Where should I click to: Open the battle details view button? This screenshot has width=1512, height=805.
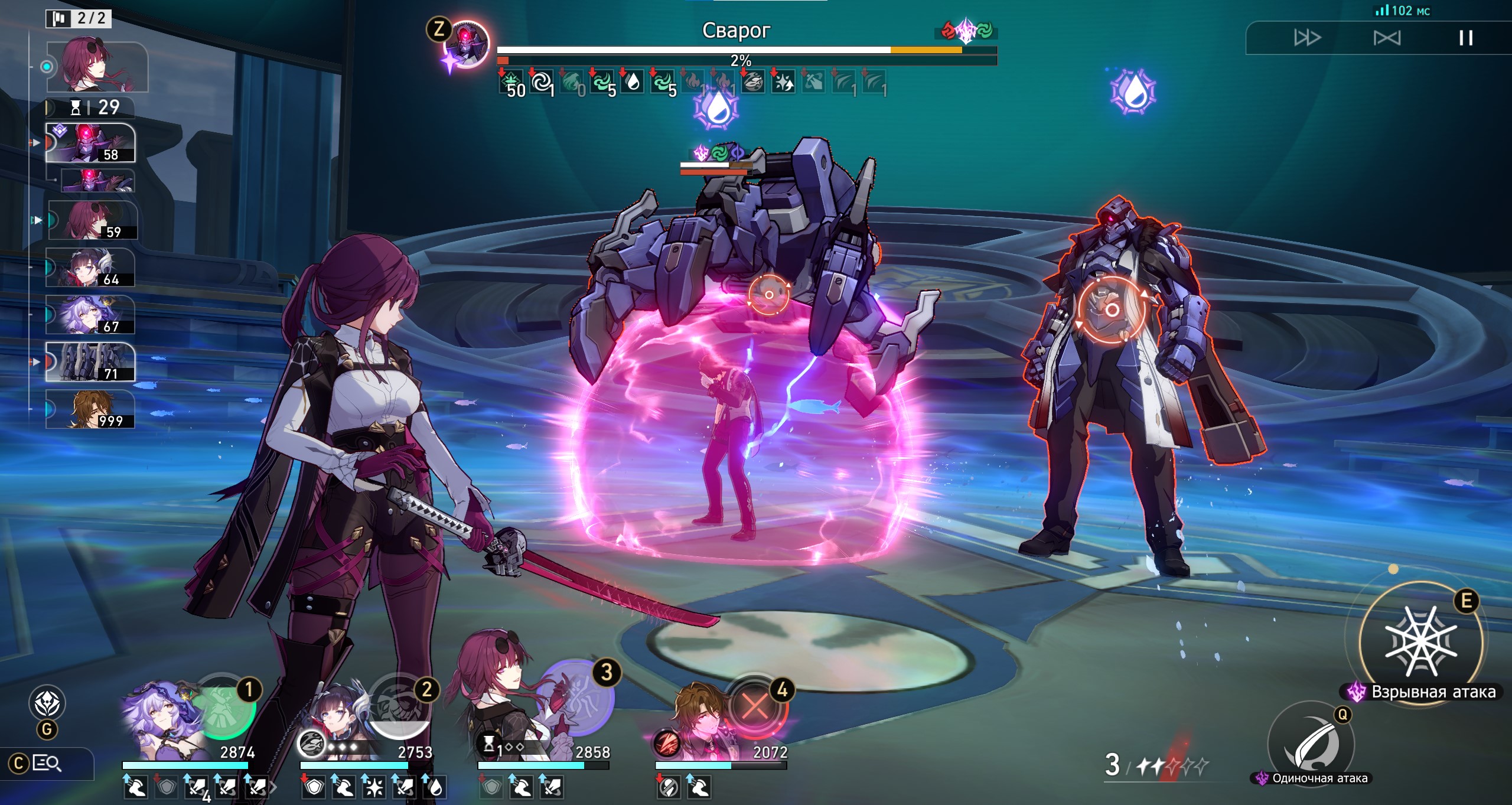click(46, 764)
